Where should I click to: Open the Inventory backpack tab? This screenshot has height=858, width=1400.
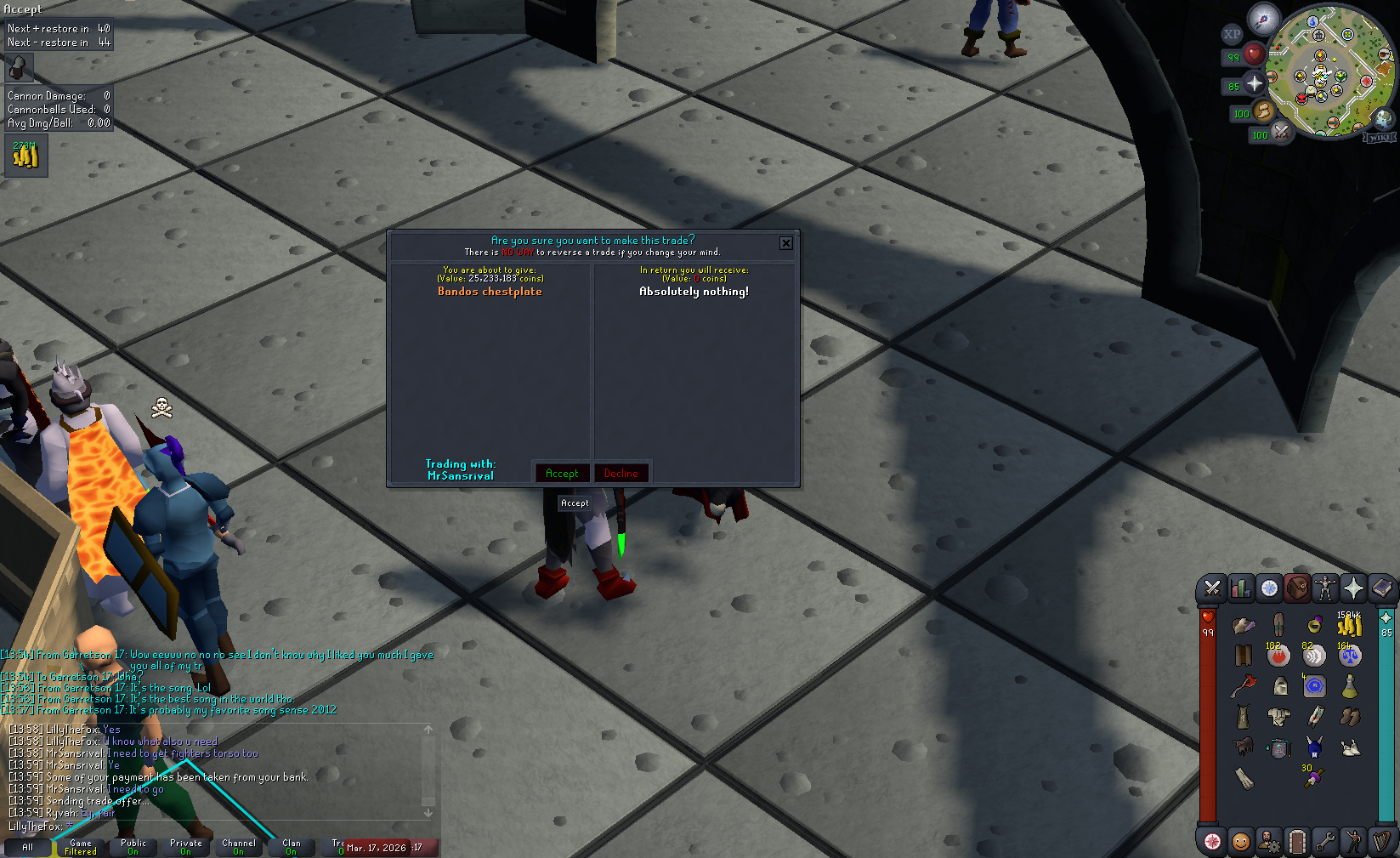1298,588
